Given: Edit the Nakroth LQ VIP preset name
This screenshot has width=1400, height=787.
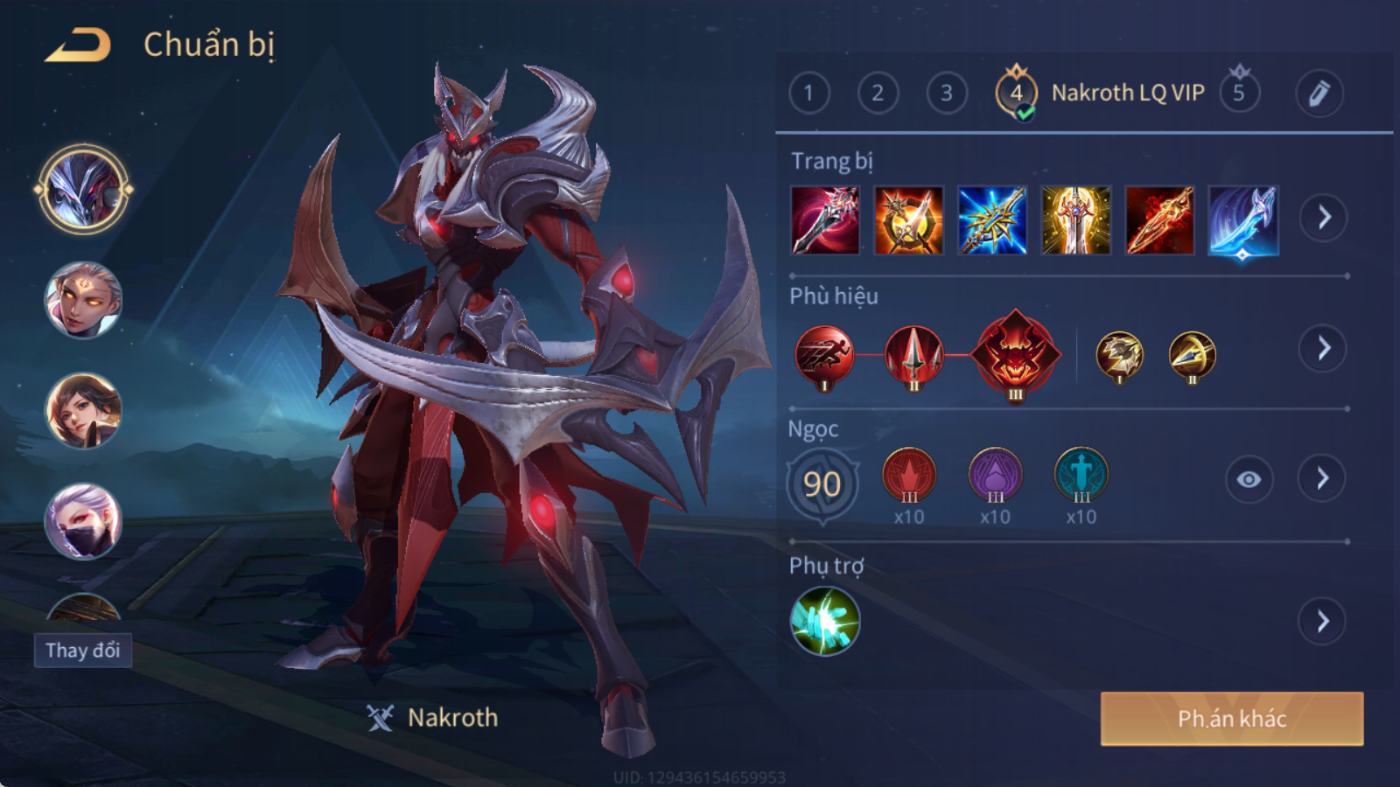Looking at the screenshot, I should 1318,94.
